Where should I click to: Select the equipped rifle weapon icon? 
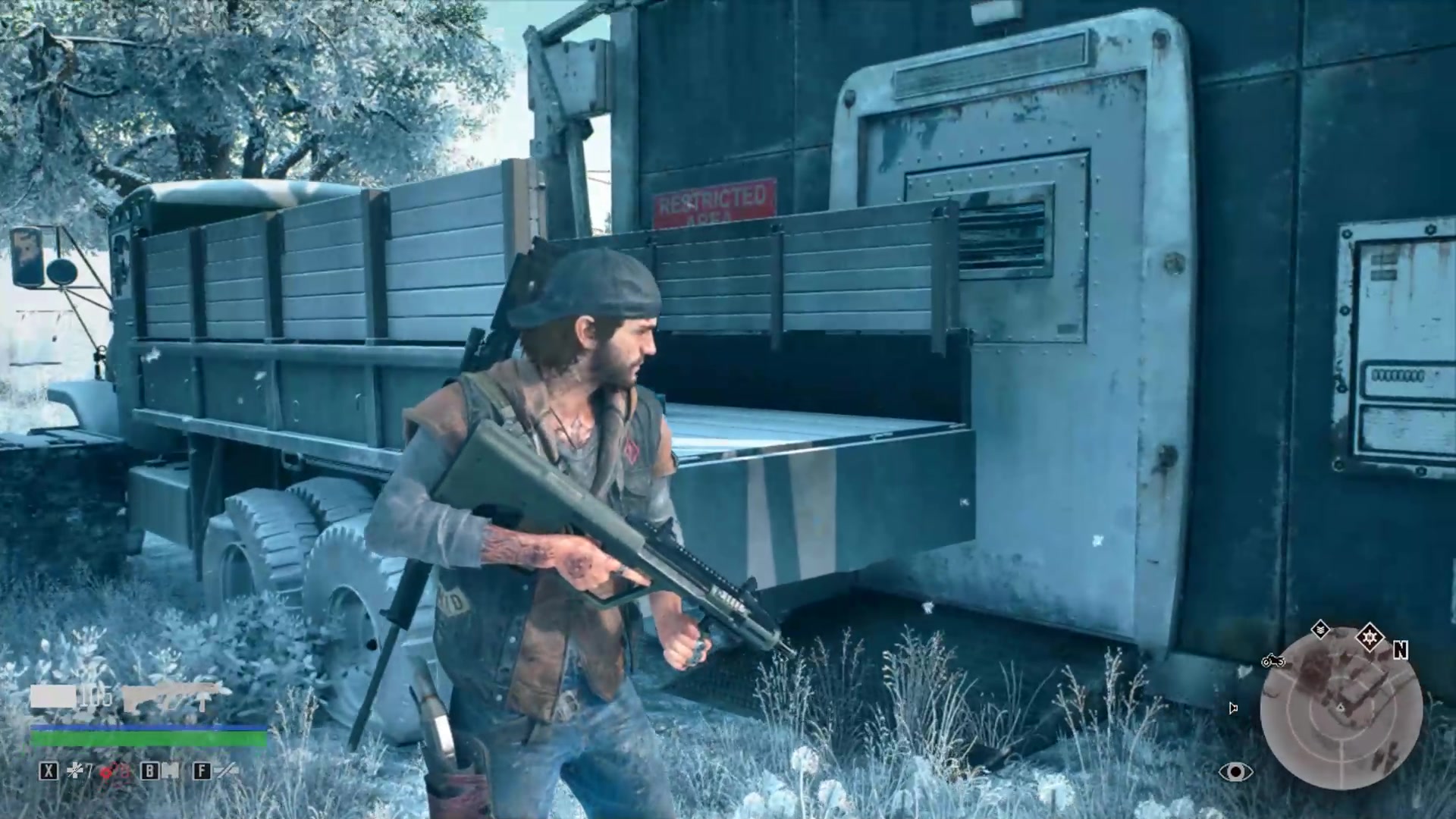pyautogui.click(x=176, y=695)
